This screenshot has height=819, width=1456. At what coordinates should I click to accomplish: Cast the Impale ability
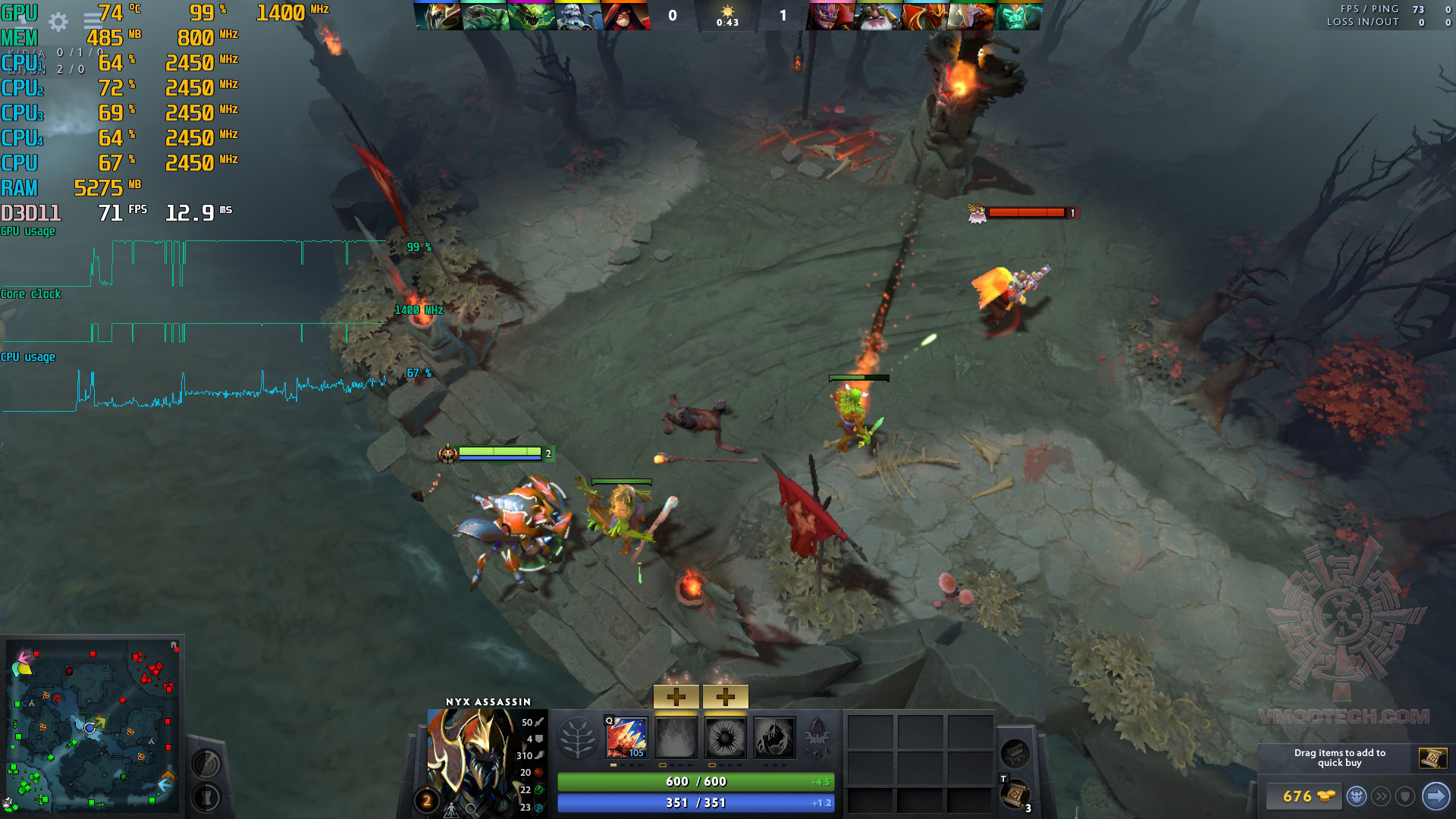coord(626,737)
